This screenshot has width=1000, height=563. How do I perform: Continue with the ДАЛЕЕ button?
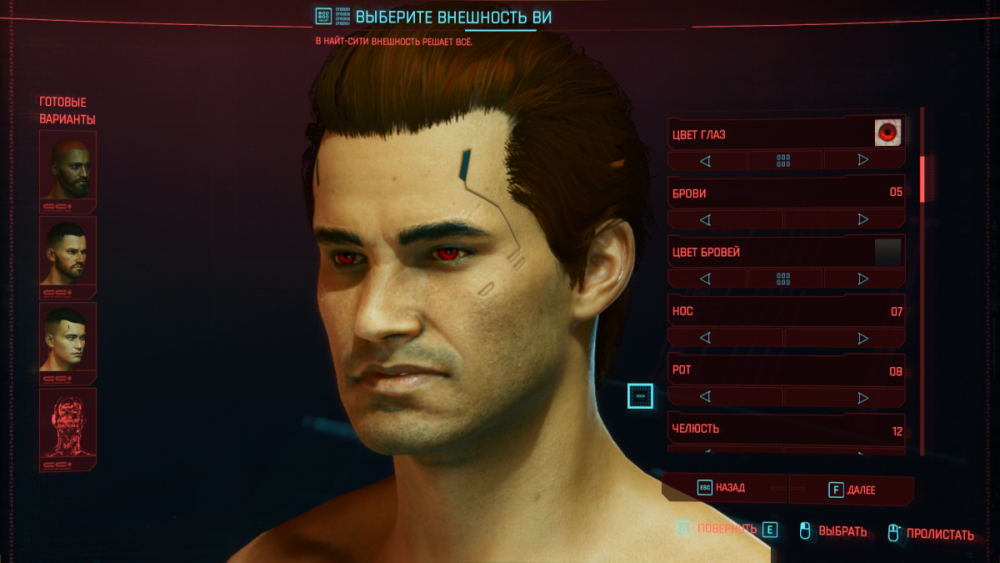(x=851, y=490)
